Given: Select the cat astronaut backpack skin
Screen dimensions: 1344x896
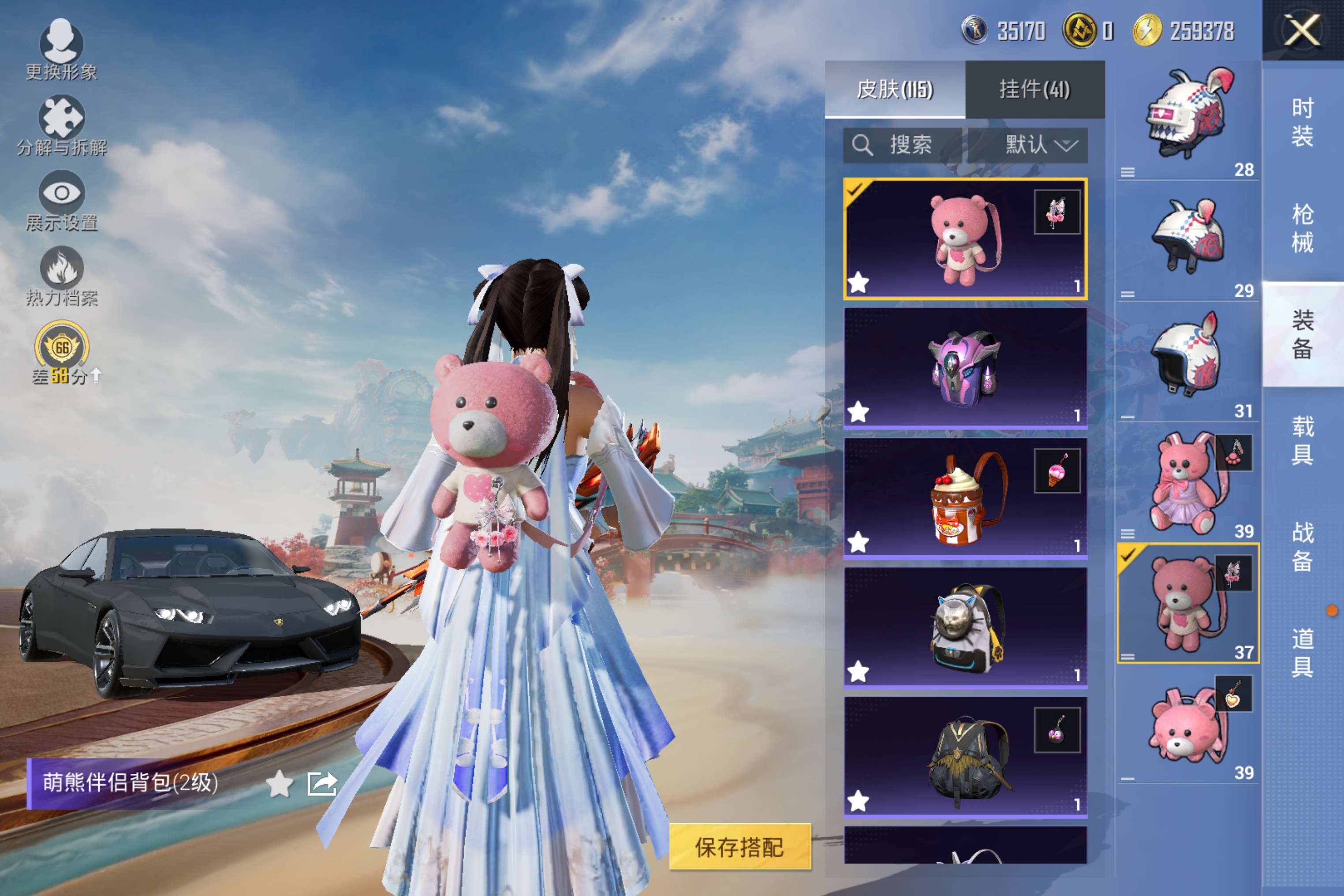Looking at the screenshot, I should [965, 627].
